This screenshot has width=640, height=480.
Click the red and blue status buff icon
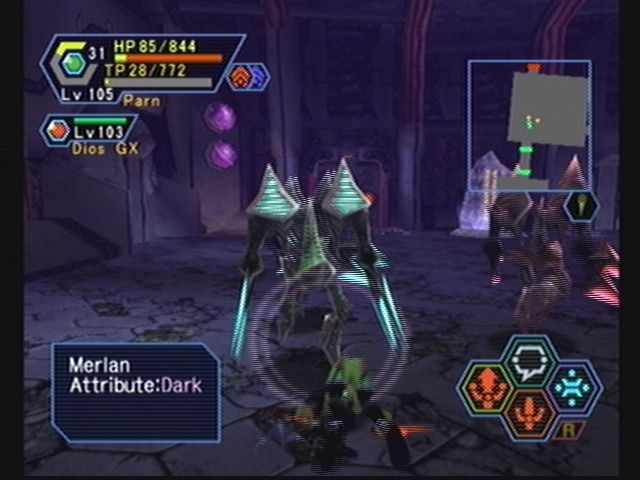point(247,76)
